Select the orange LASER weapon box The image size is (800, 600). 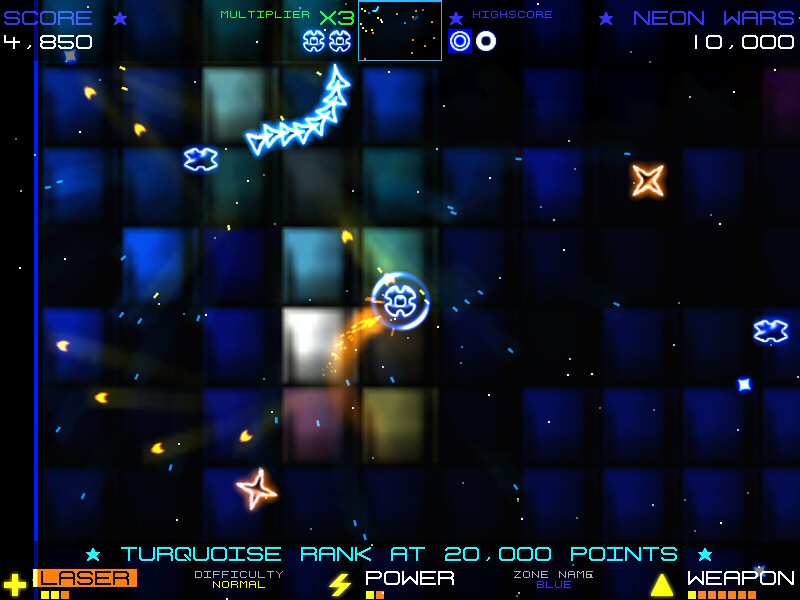click(85, 578)
